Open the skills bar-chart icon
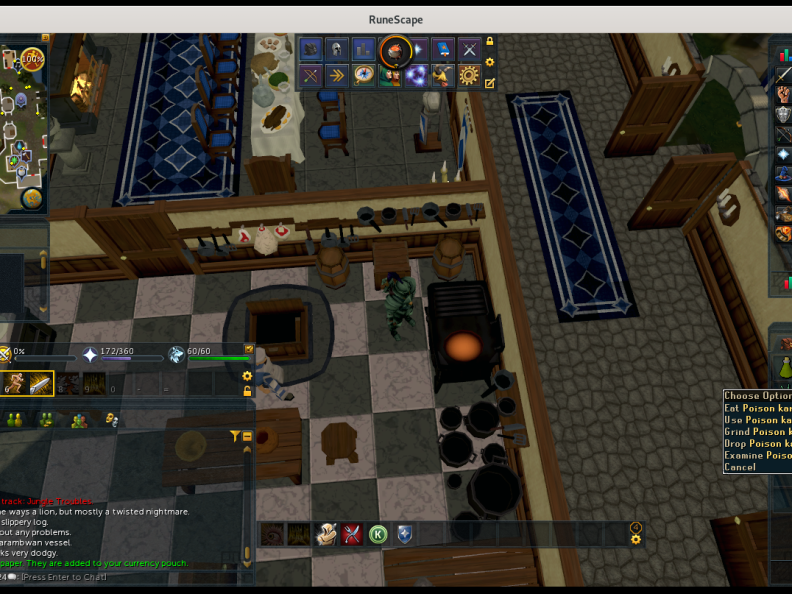The image size is (792, 594). coord(363,48)
